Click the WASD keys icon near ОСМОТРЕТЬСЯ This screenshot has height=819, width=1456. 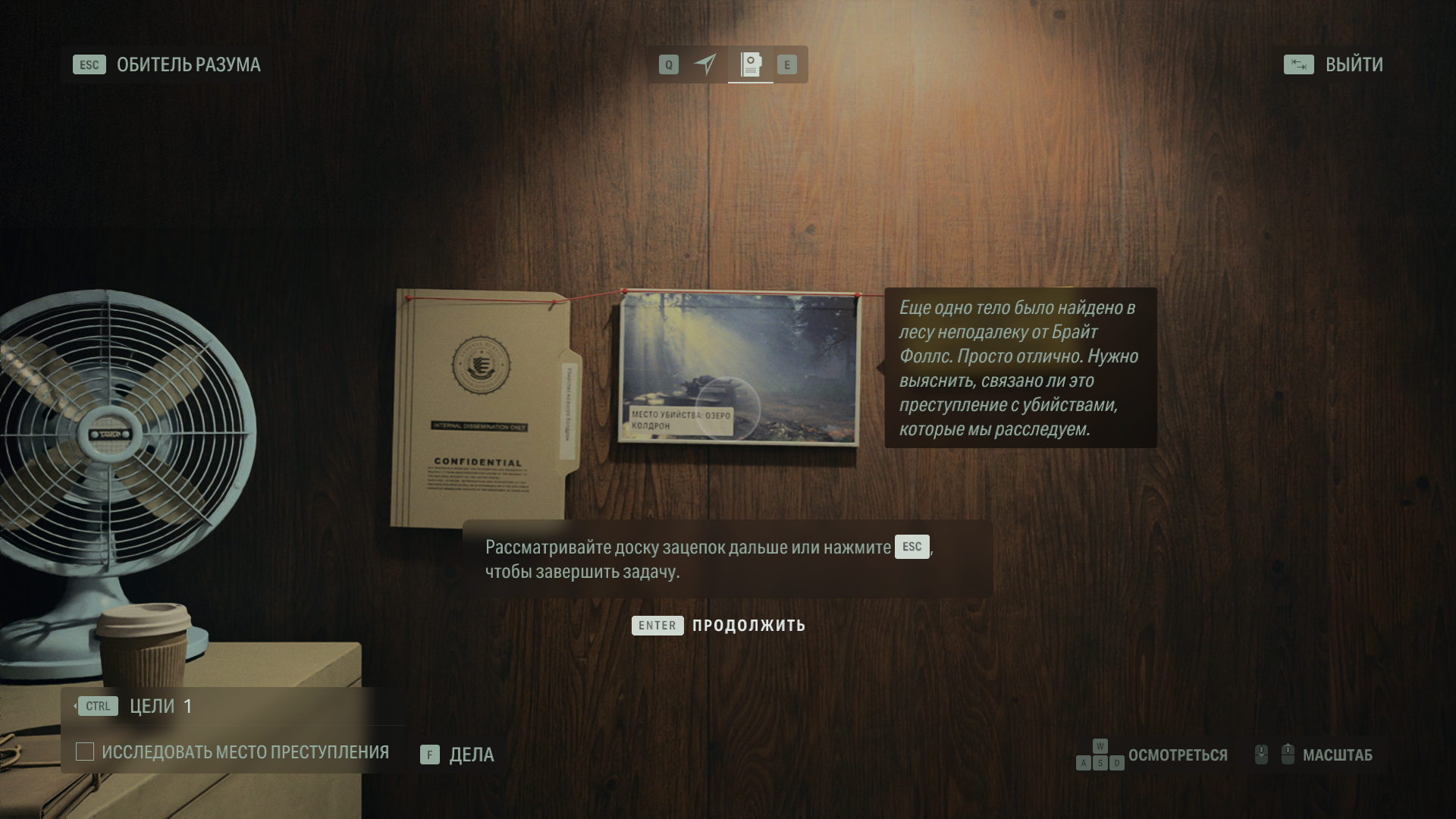1100,755
